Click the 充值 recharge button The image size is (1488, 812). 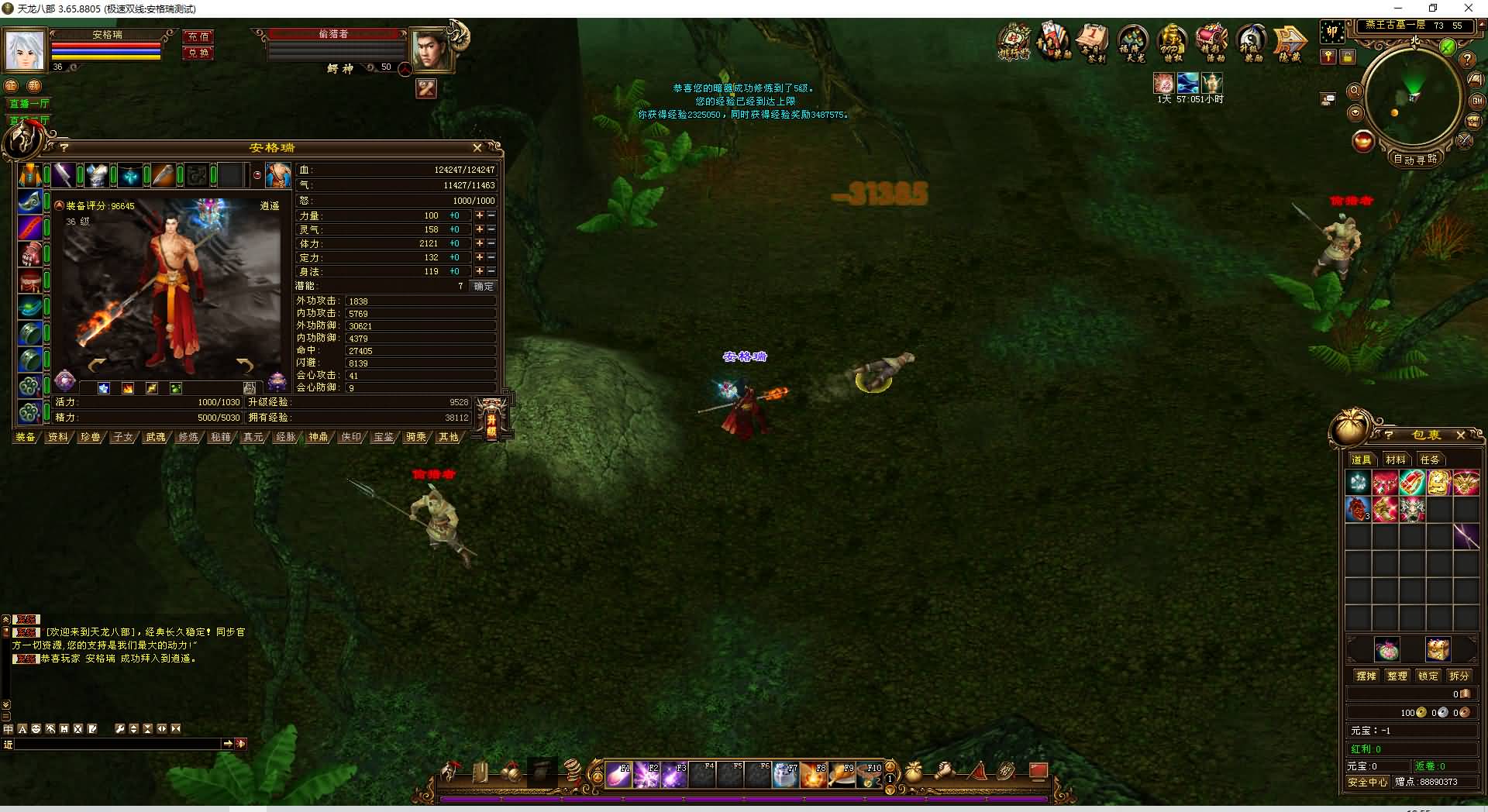point(198,36)
